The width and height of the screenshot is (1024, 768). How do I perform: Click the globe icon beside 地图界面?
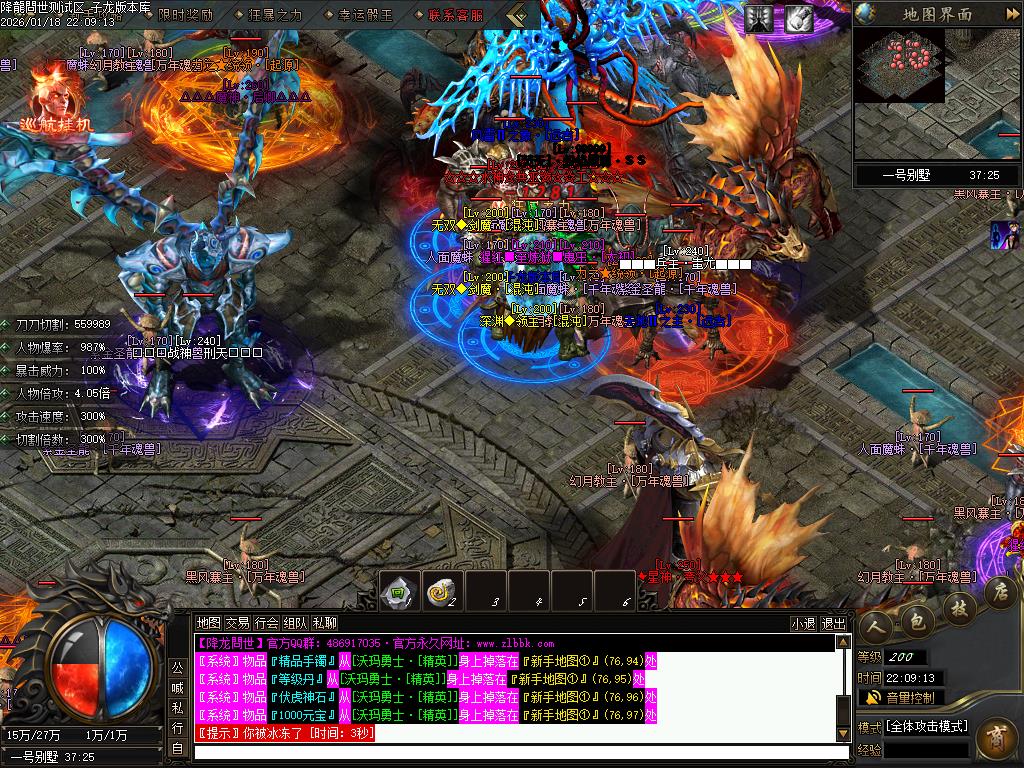pos(866,14)
